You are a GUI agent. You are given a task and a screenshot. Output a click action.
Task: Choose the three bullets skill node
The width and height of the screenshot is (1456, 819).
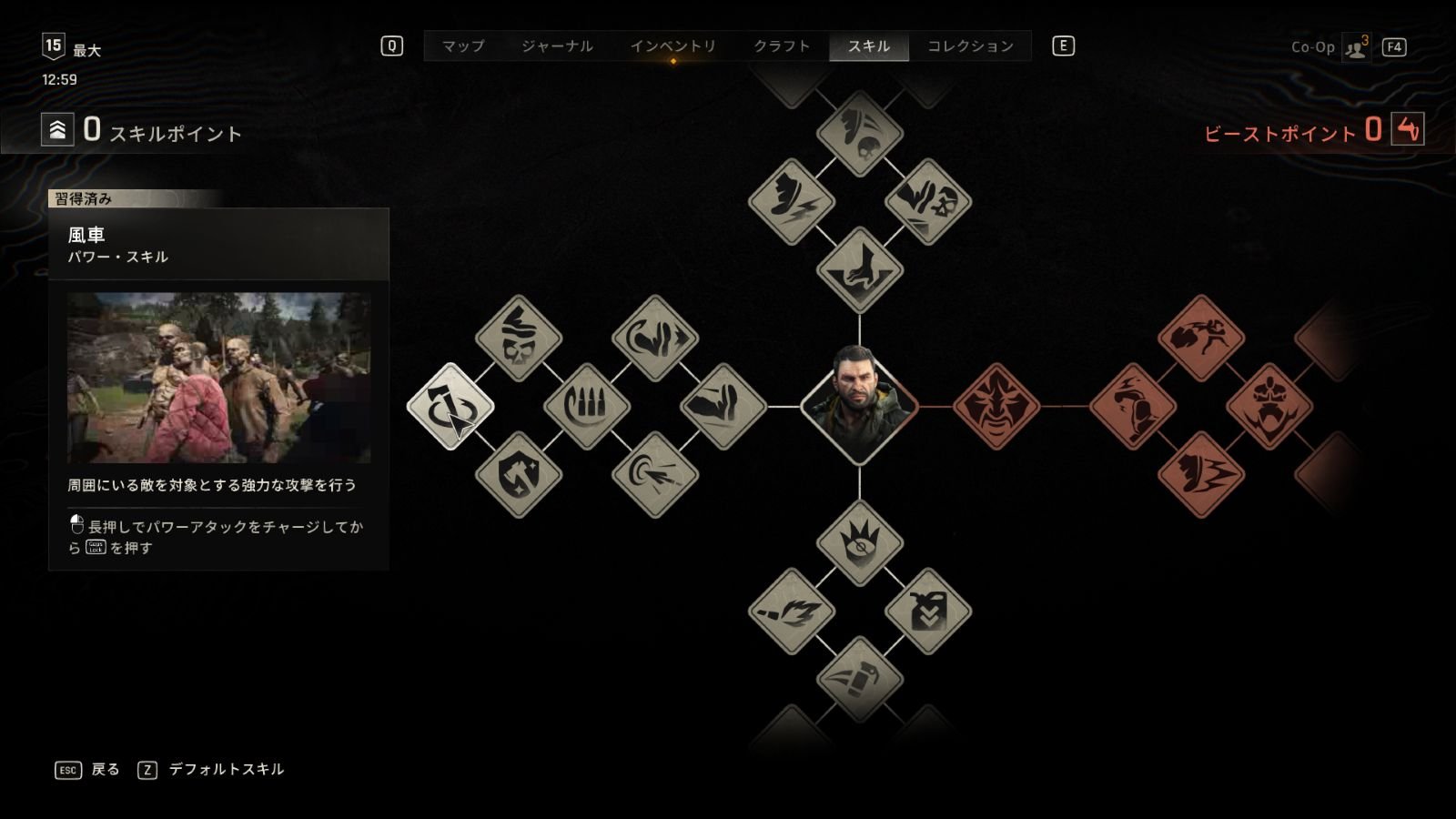[x=587, y=407]
